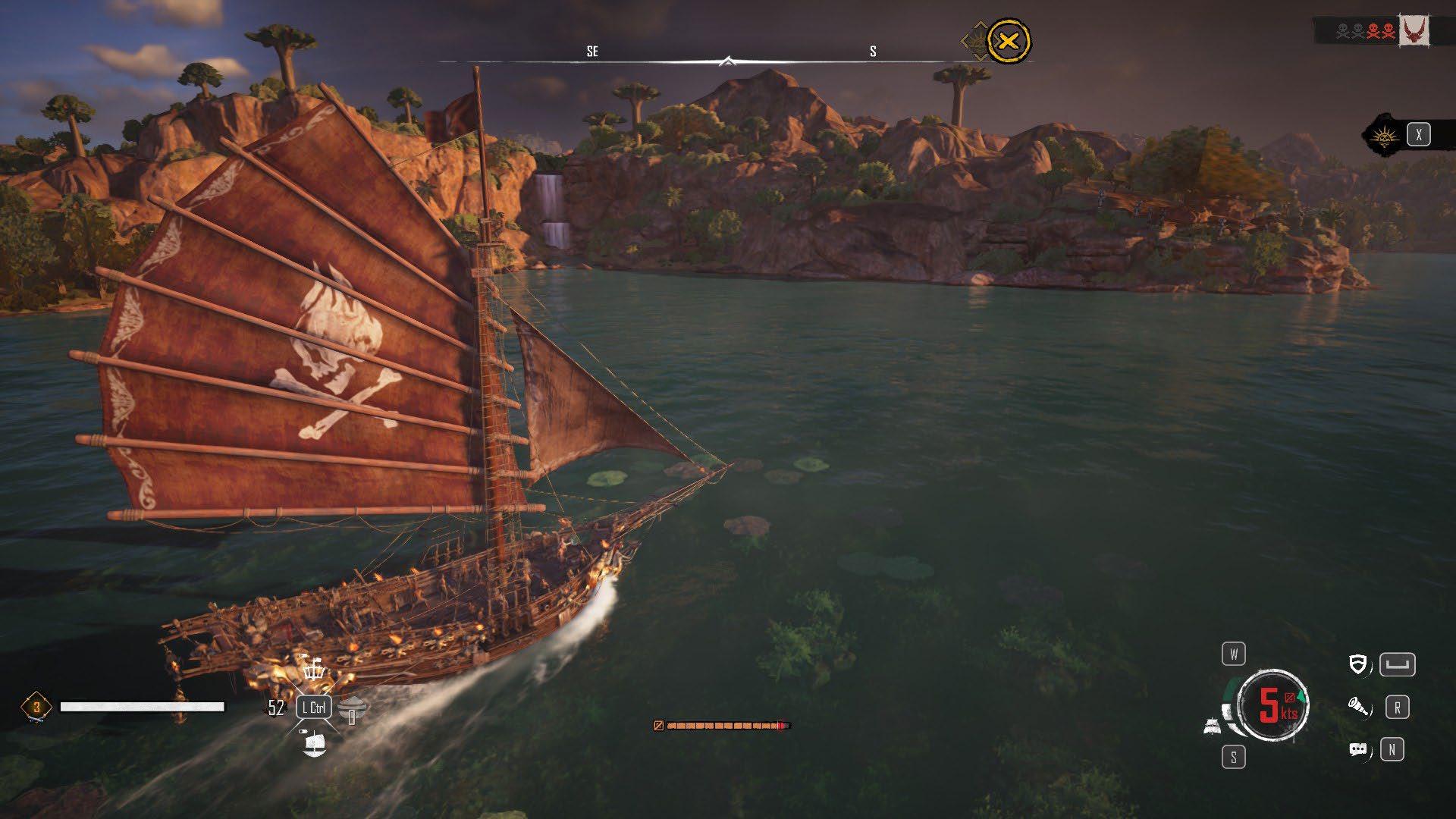Click the ship speed gauge dial
Screen dimensions: 1456x819
[x=1273, y=705]
